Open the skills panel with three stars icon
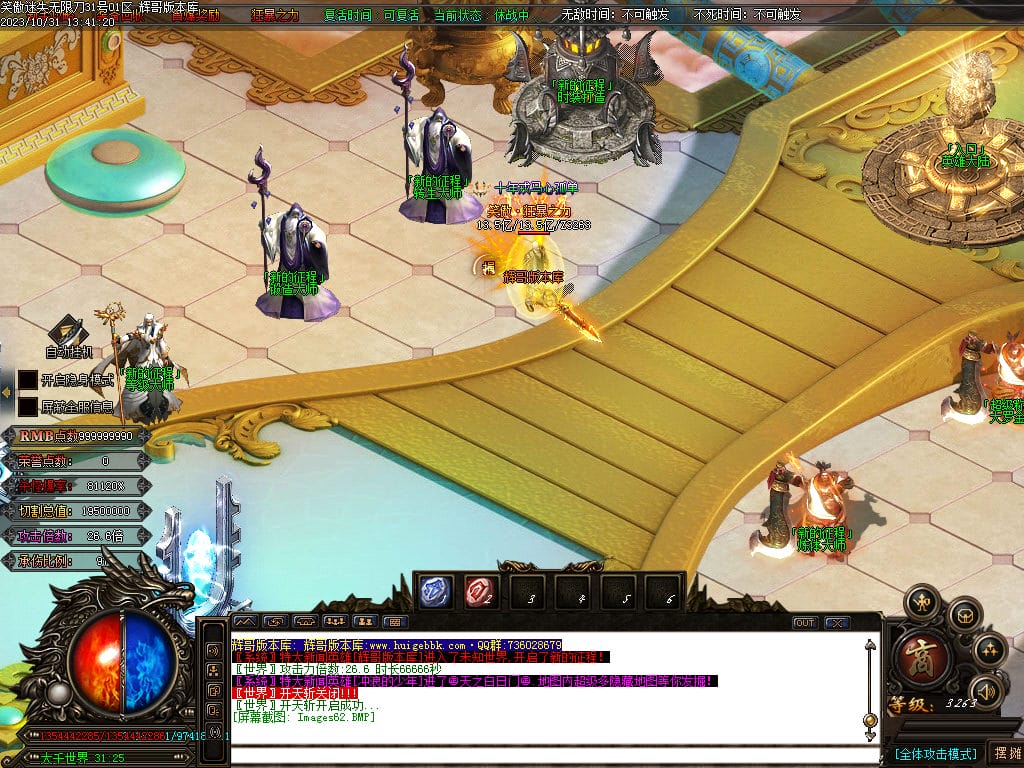This screenshot has height=768, width=1024. pos(990,649)
